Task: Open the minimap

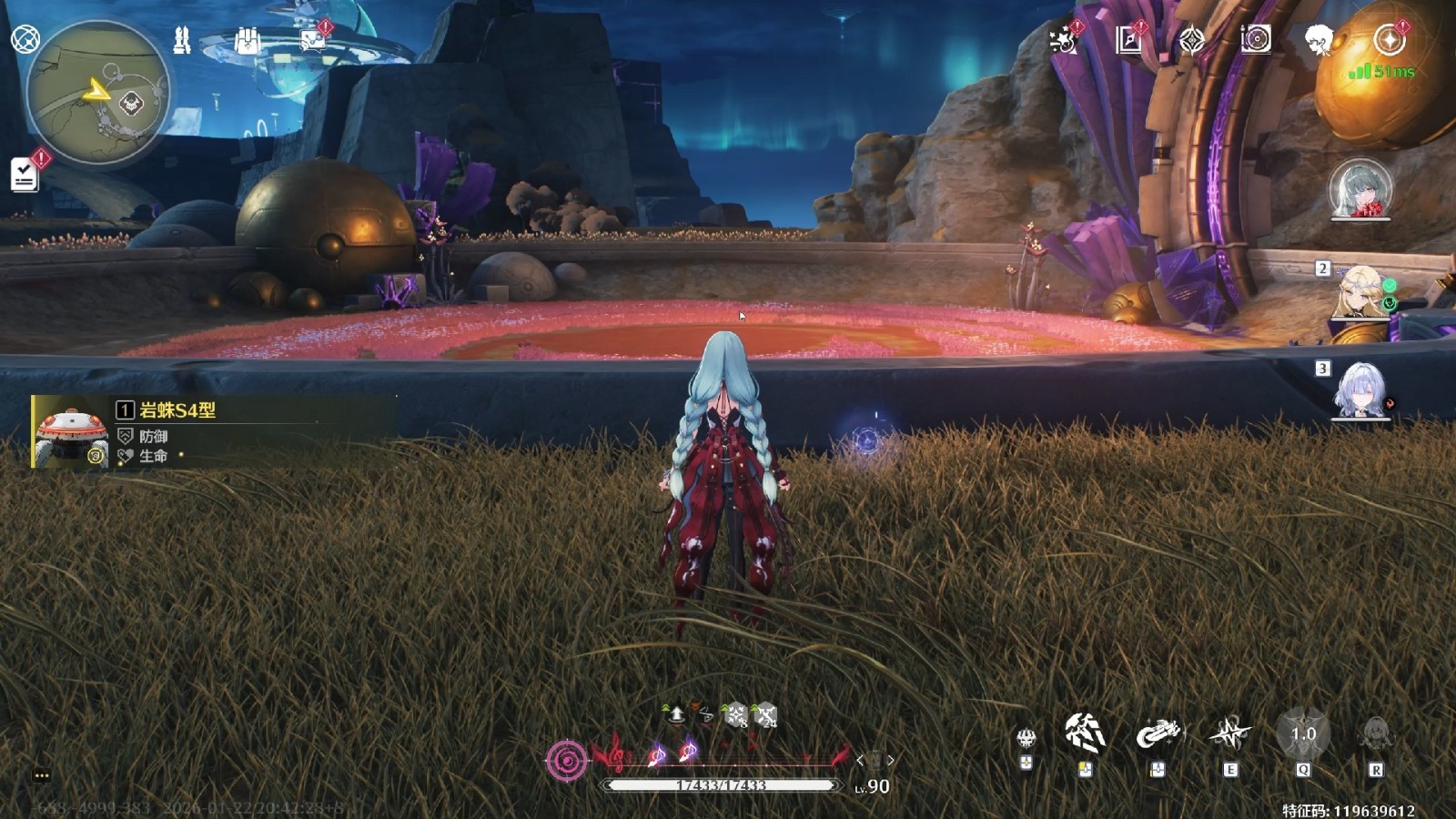Action: 98,93
